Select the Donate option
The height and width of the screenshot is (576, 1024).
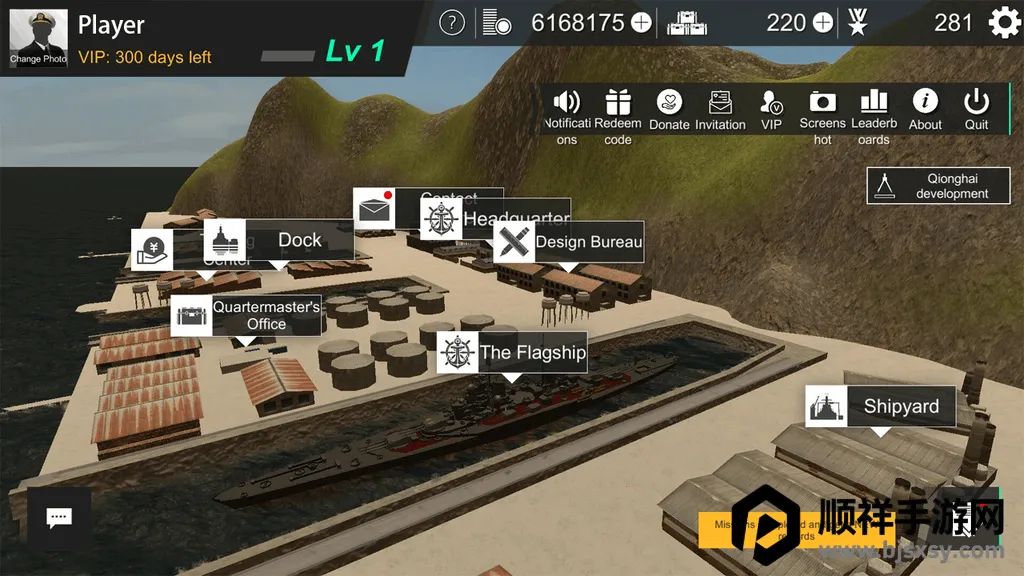pos(669,110)
